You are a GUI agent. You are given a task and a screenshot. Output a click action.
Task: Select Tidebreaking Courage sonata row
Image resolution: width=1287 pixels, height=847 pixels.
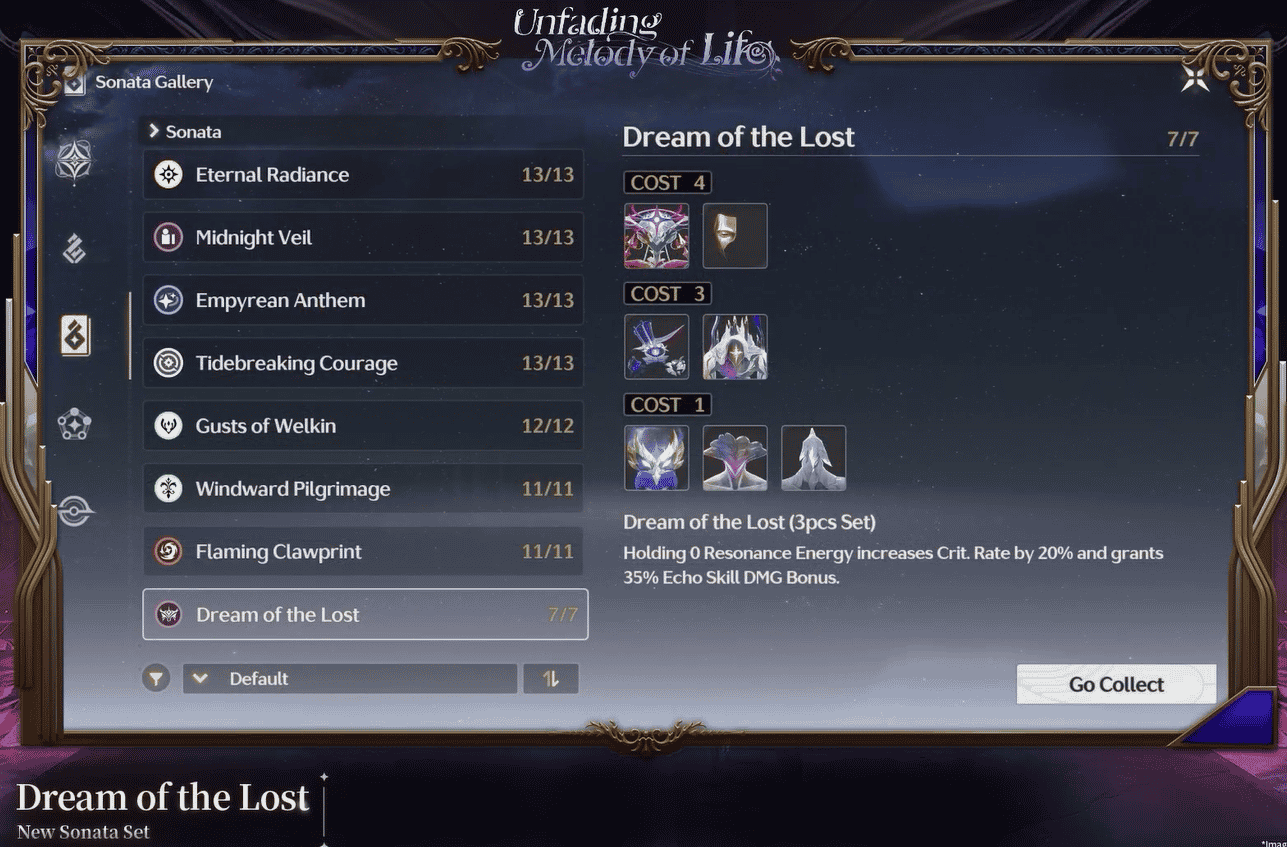[x=363, y=364]
